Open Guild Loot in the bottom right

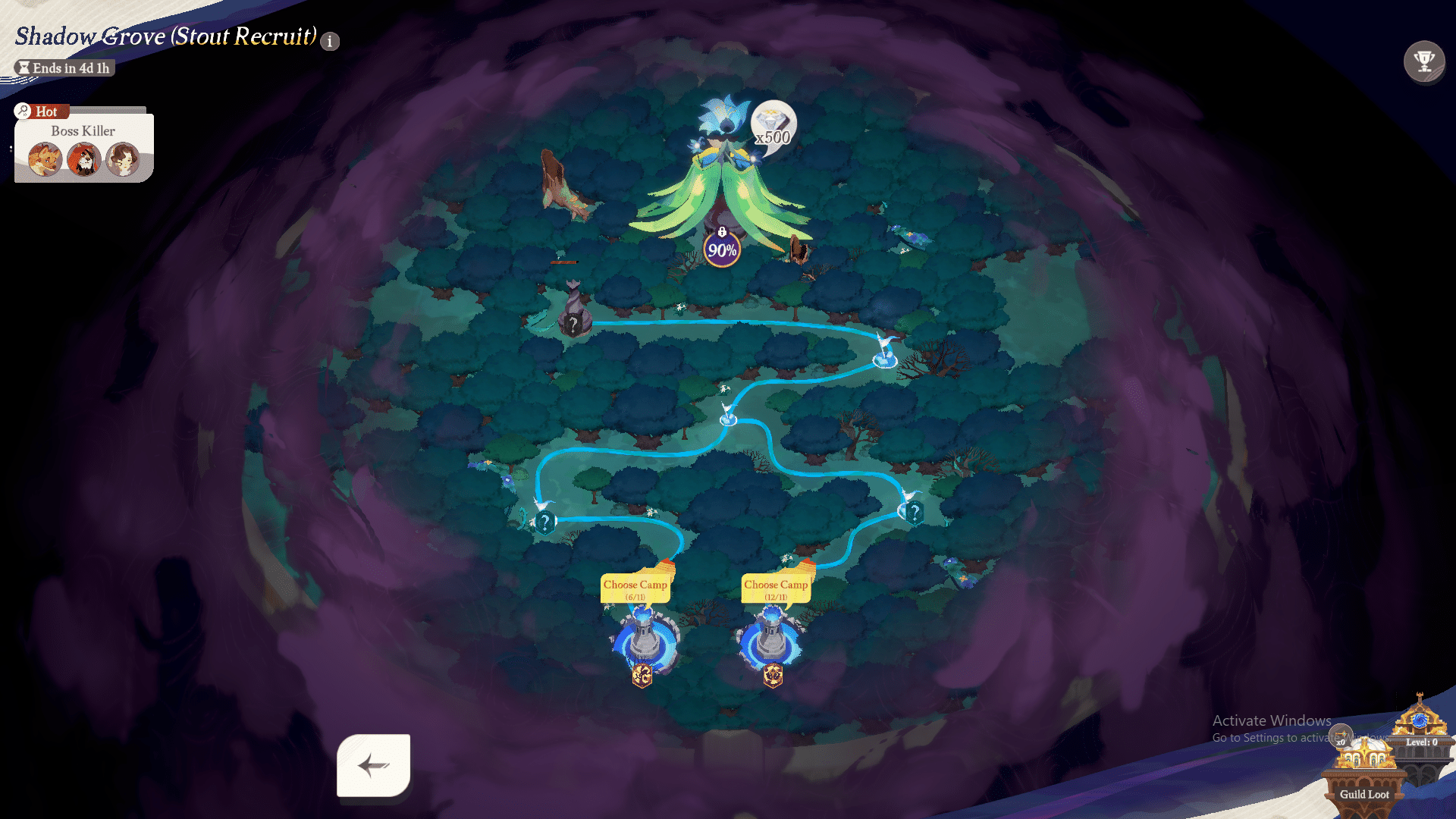tap(1365, 794)
